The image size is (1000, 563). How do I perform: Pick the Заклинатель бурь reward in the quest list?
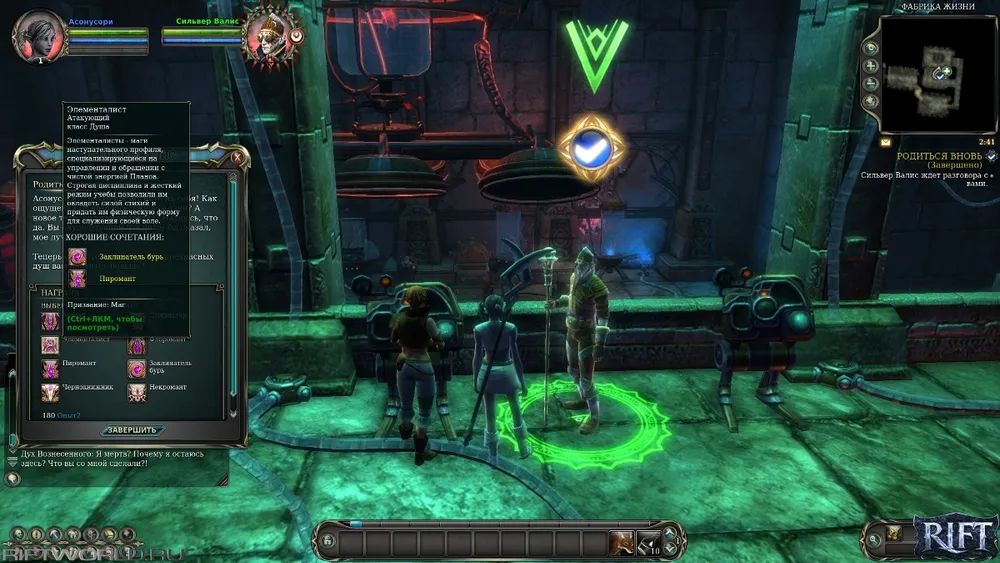137,369
